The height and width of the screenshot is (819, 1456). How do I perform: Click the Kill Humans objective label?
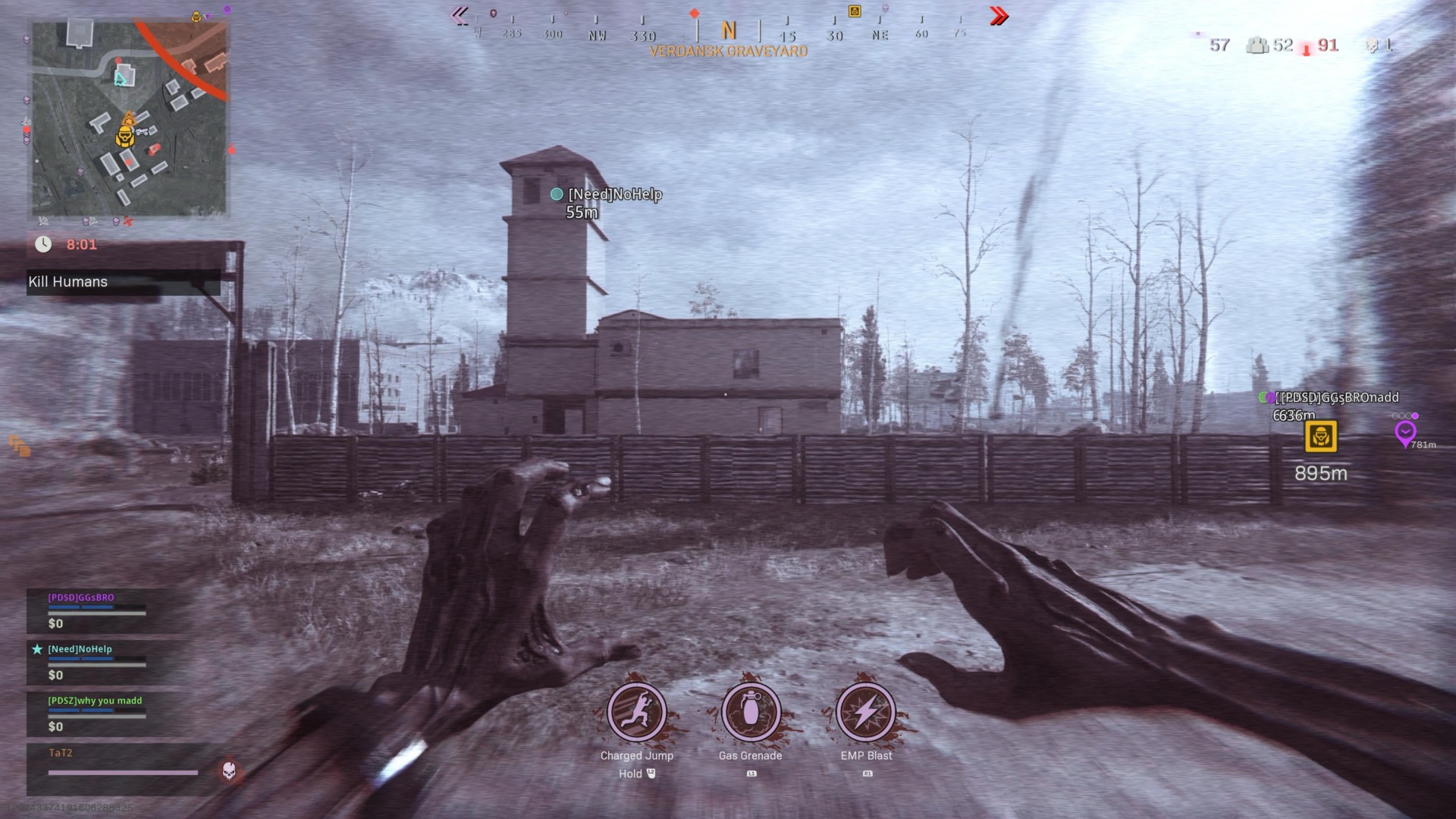coord(67,281)
